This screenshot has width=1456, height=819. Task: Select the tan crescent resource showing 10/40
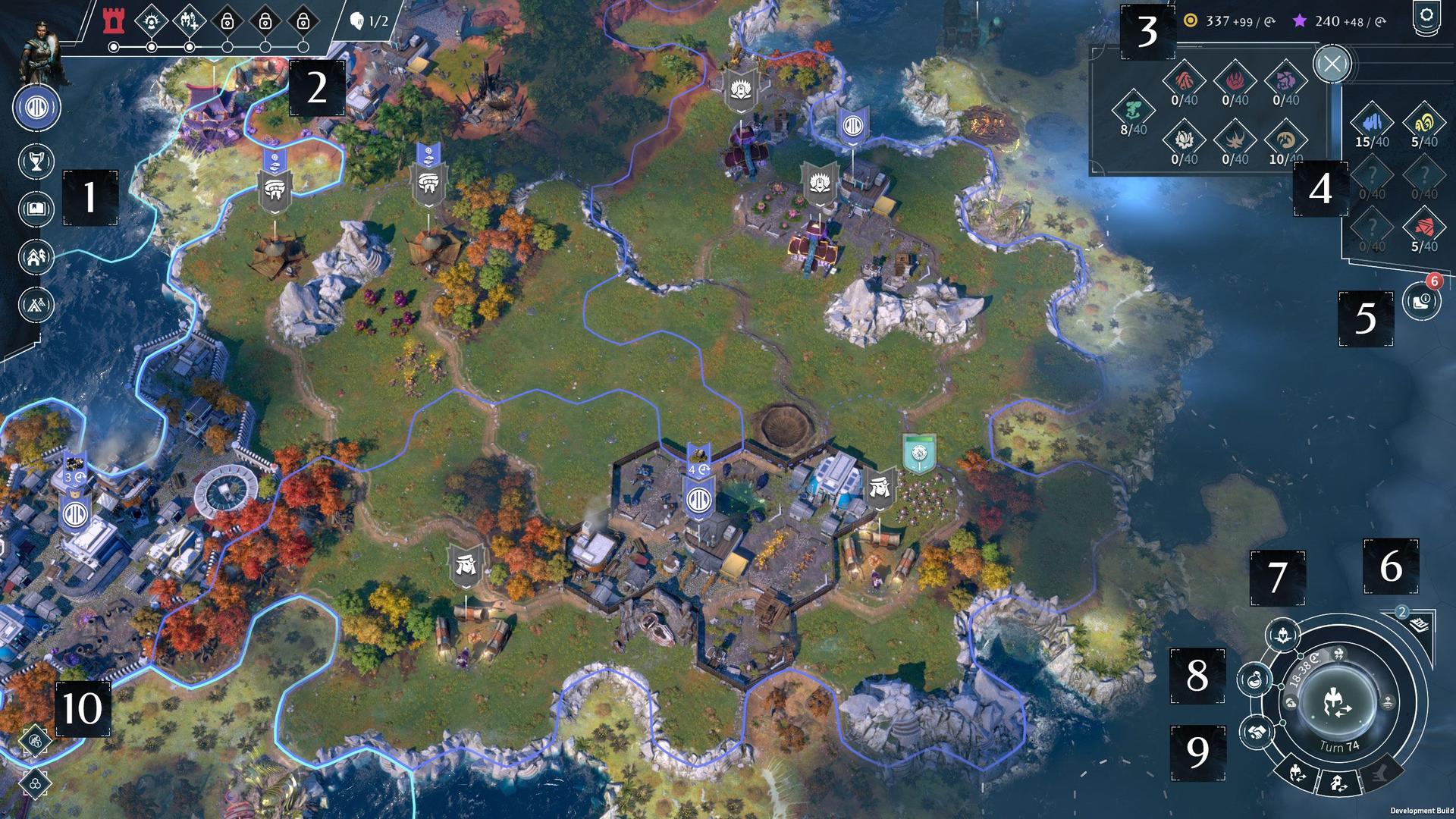click(1286, 140)
